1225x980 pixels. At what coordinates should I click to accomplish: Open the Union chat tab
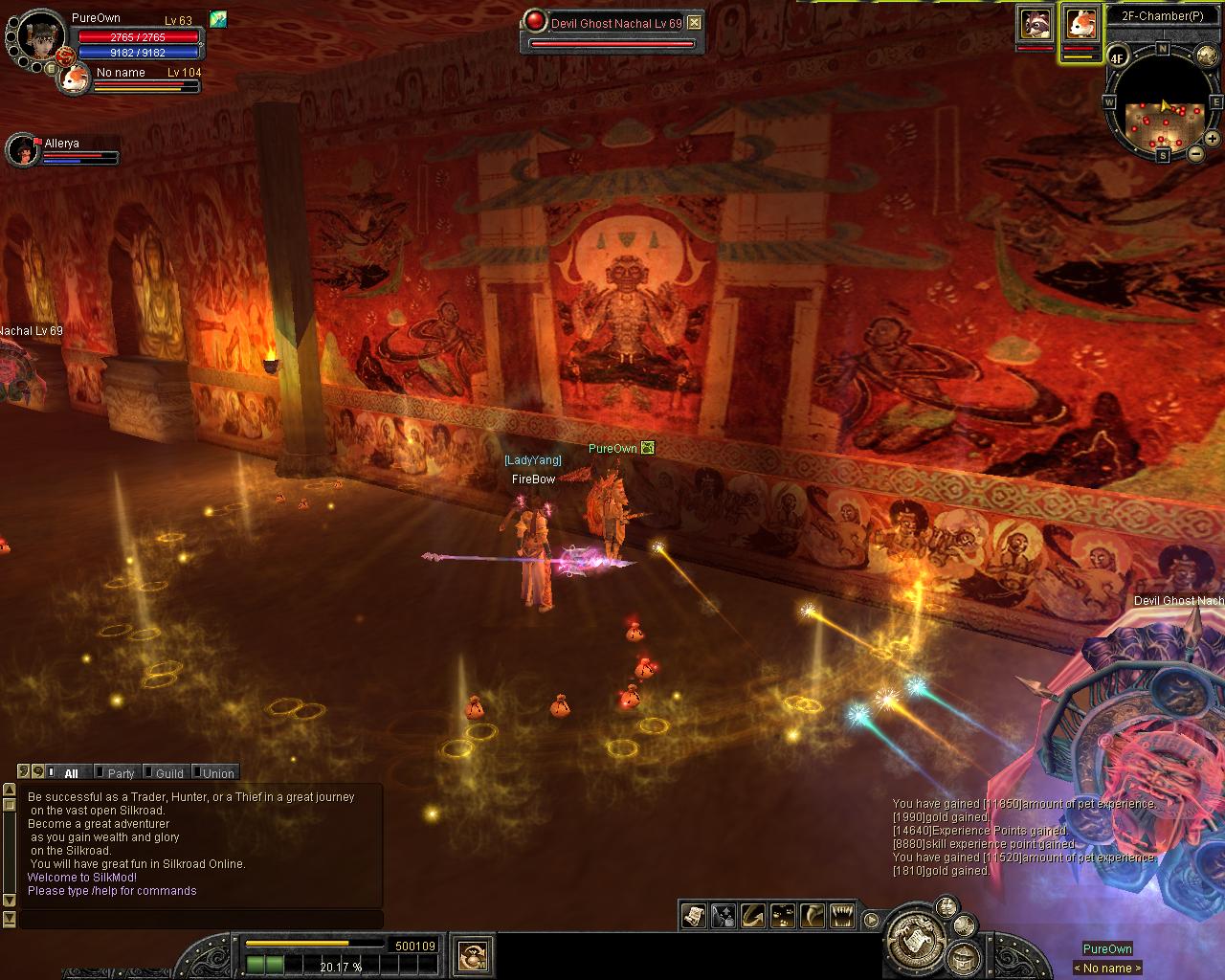[218, 773]
